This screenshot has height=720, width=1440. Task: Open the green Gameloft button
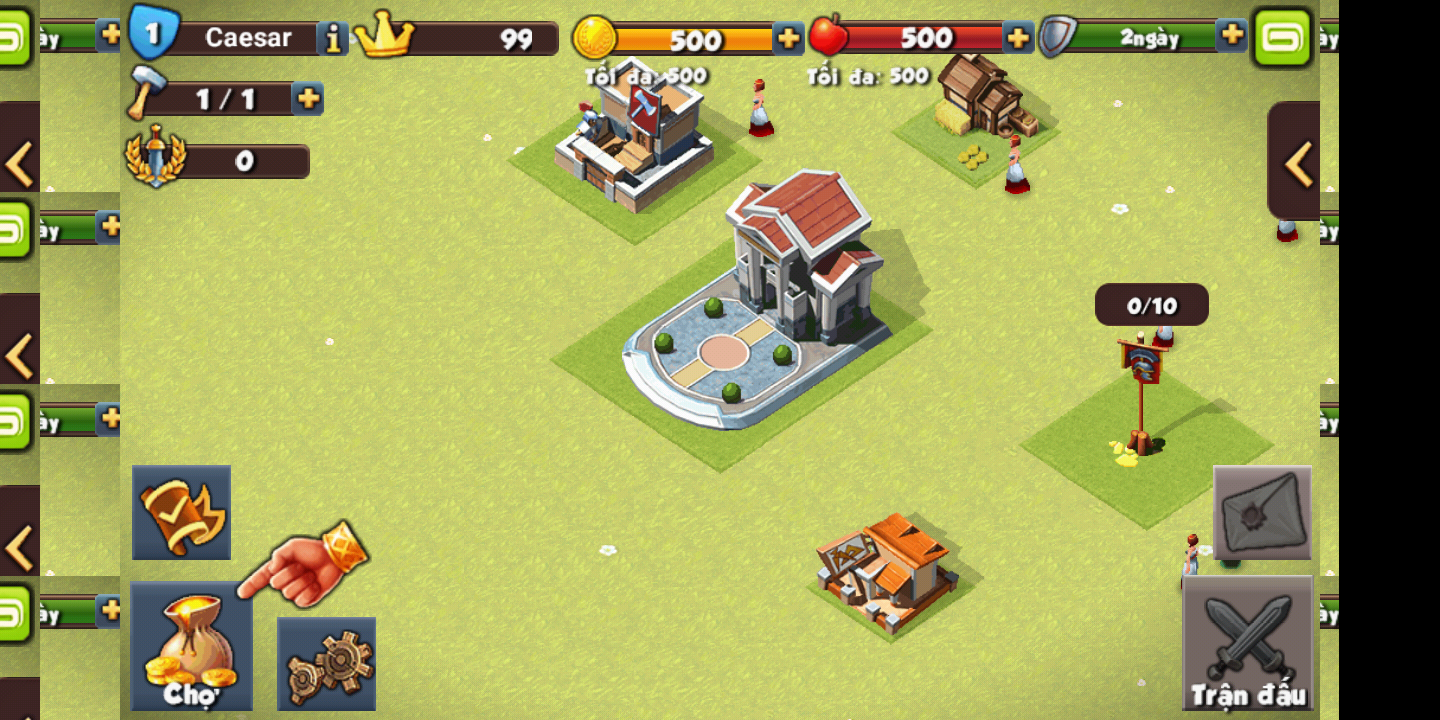click(x=1283, y=38)
